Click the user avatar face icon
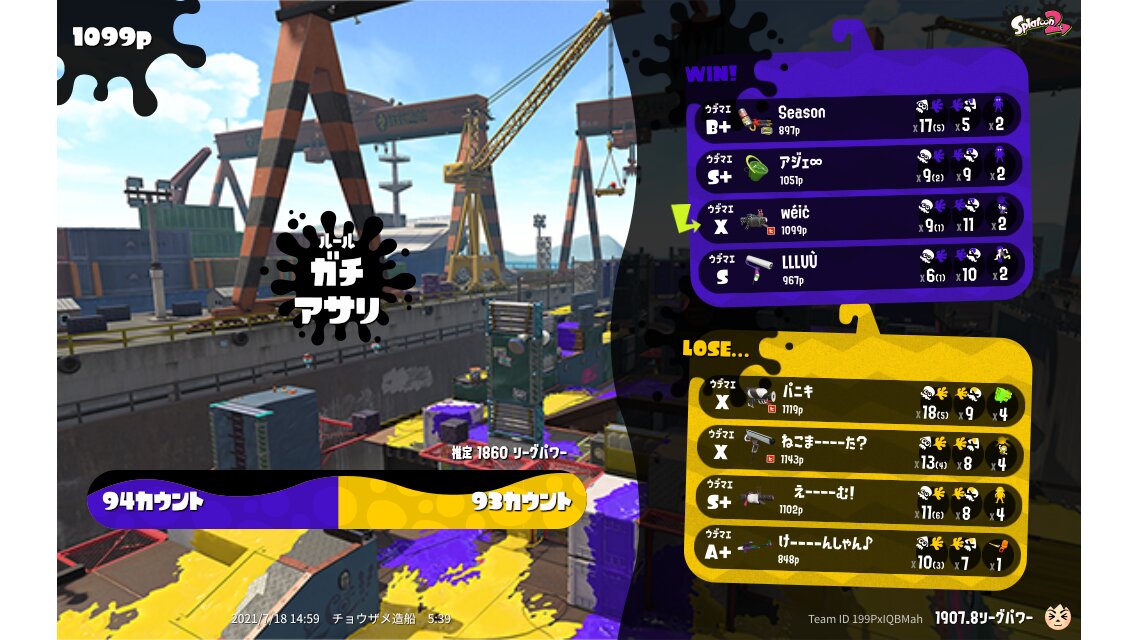This screenshot has height=640, width=1138. [x=1056, y=617]
